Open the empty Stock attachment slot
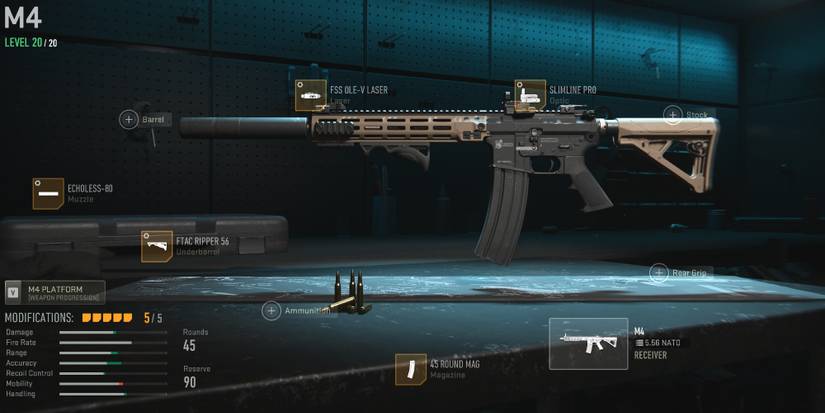The width and height of the screenshot is (825, 413). 673,115
